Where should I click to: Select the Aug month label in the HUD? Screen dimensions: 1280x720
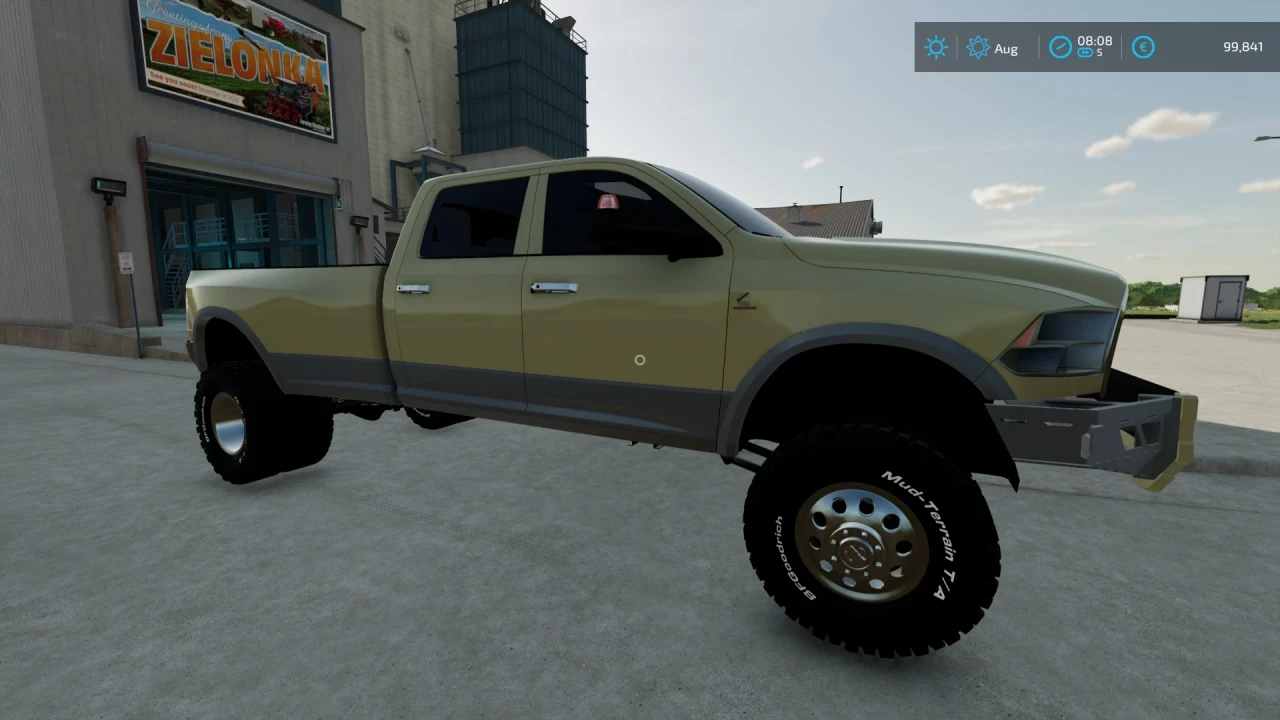(1007, 48)
